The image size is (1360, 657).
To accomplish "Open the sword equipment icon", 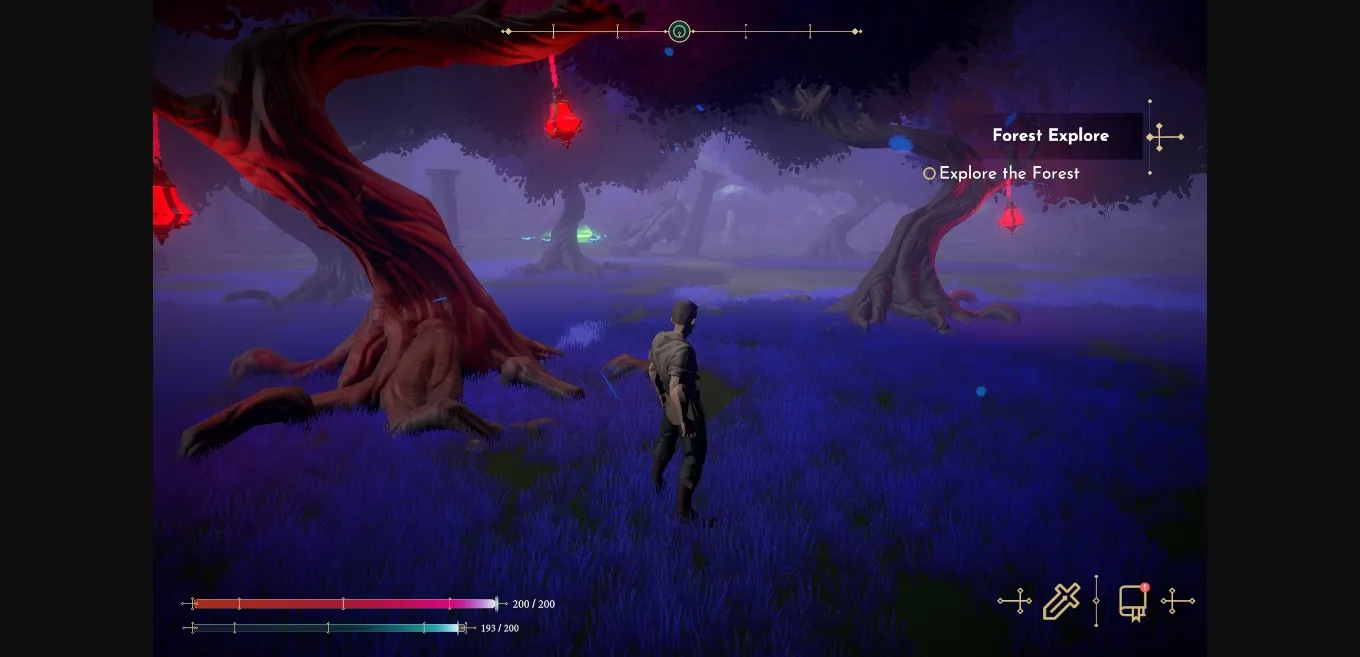I will 1061,602.
